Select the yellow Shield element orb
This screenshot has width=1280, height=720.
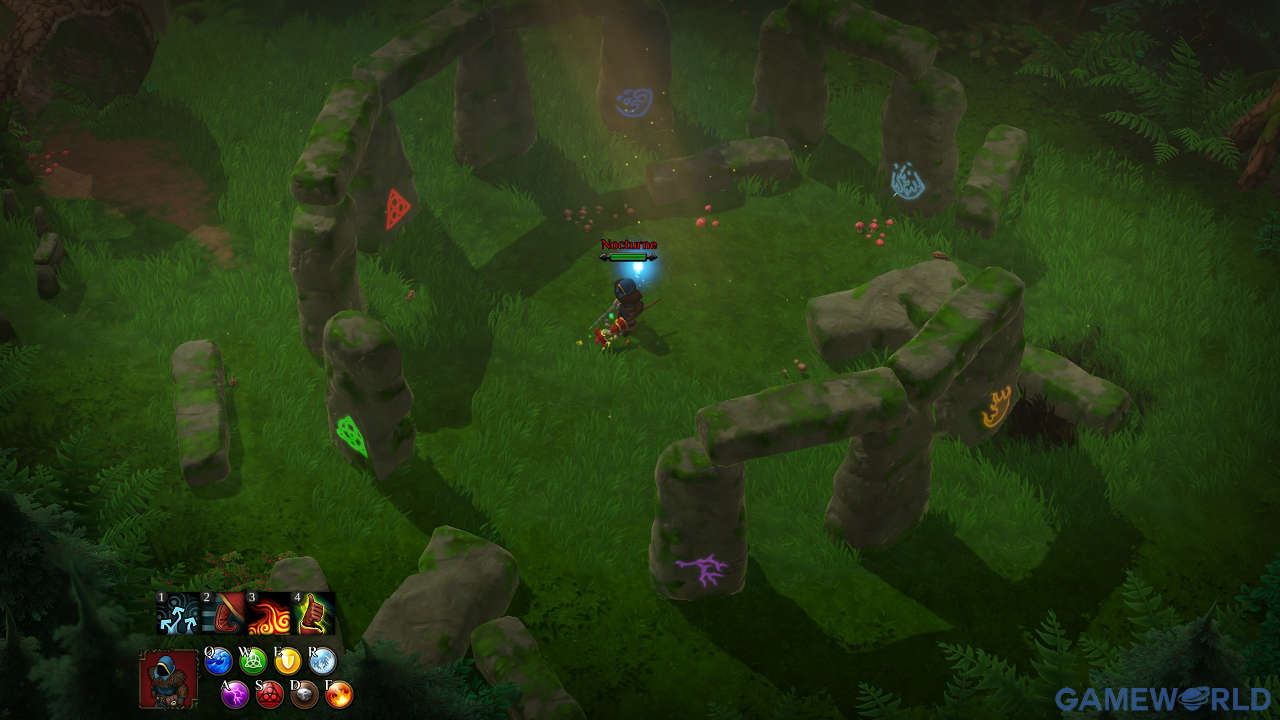(288, 661)
